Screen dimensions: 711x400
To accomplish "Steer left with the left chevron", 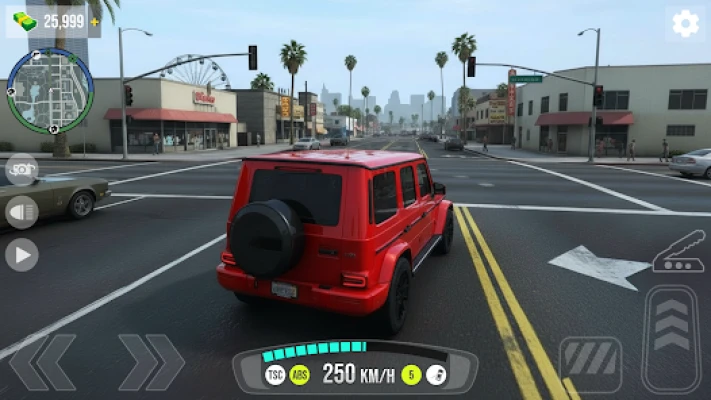I will coord(43,362).
